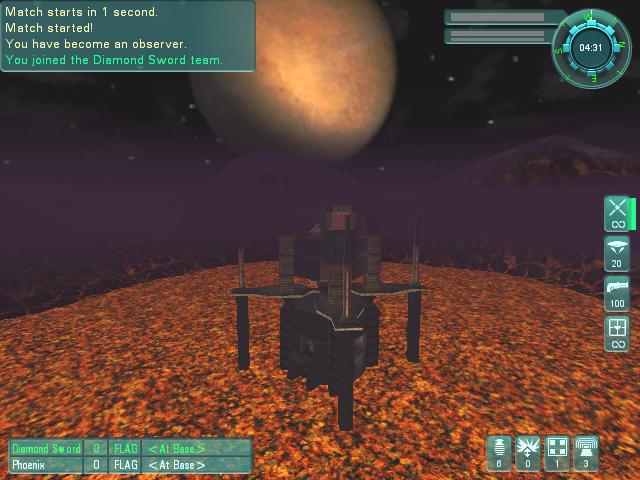Click the chat message log

[x=127, y=36]
